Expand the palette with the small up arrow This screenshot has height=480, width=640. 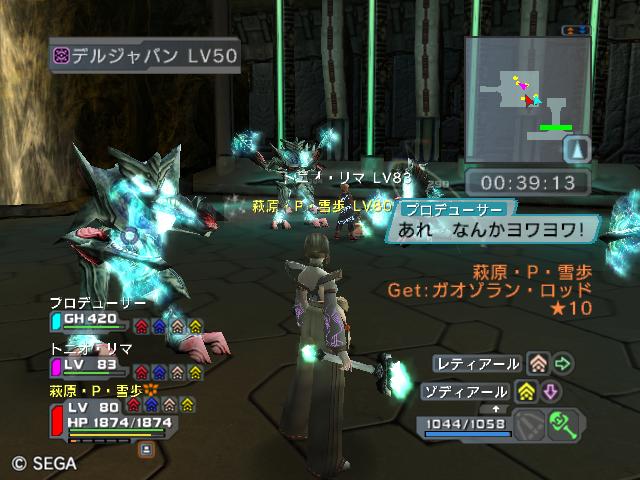[x=496, y=409]
